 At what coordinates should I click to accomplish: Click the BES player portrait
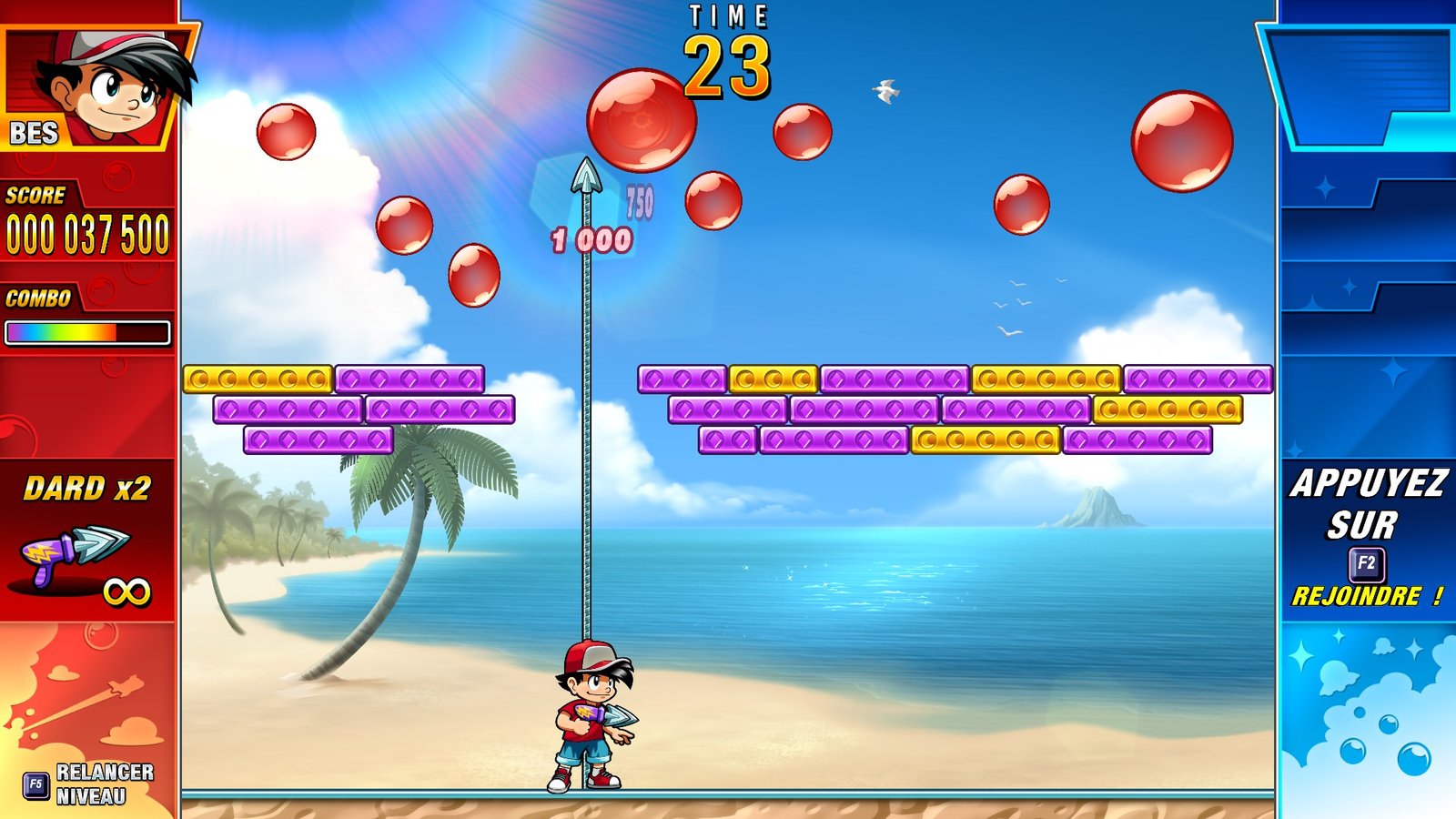[x=100, y=88]
